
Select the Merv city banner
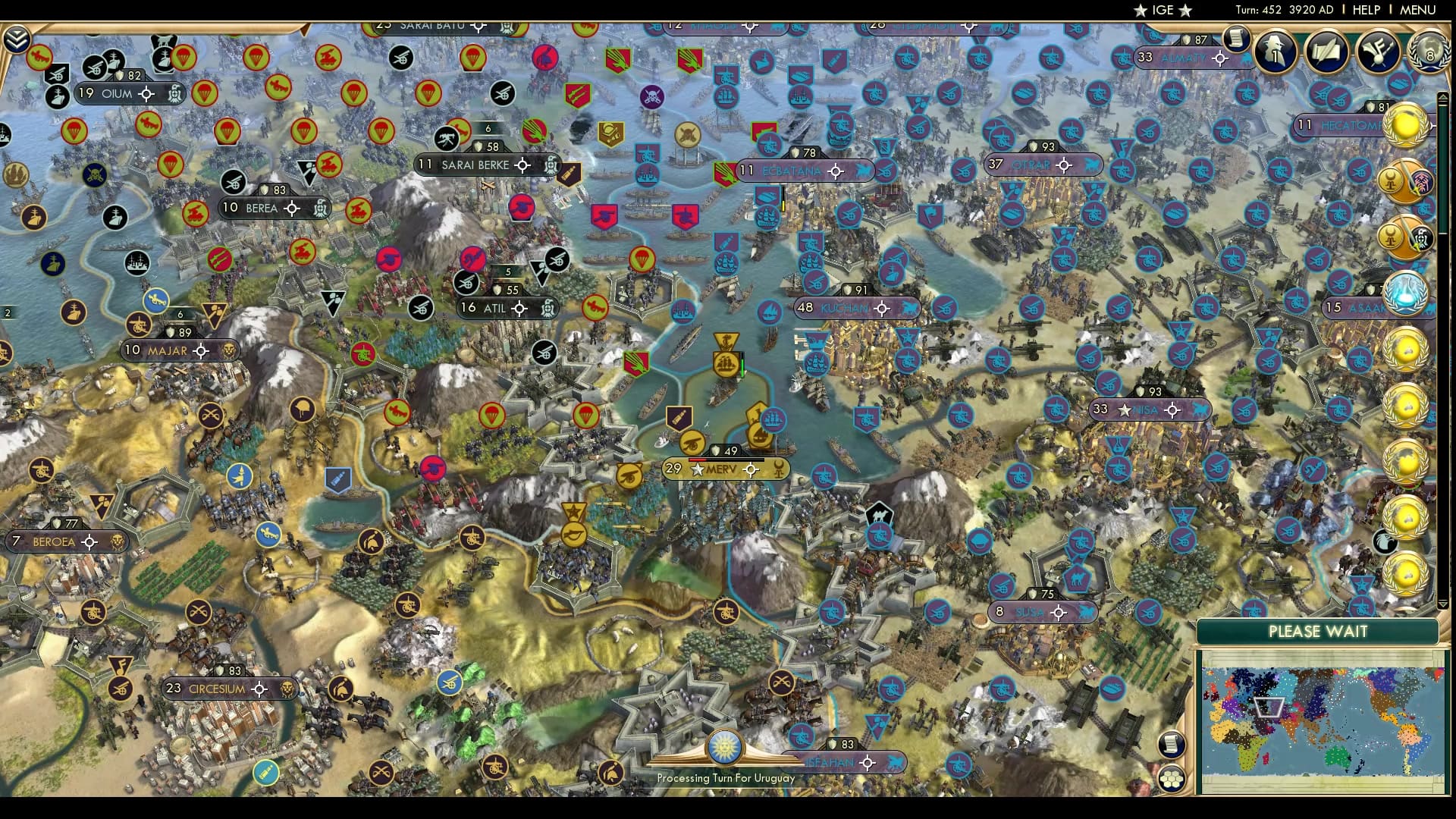(x=720, y=469)
